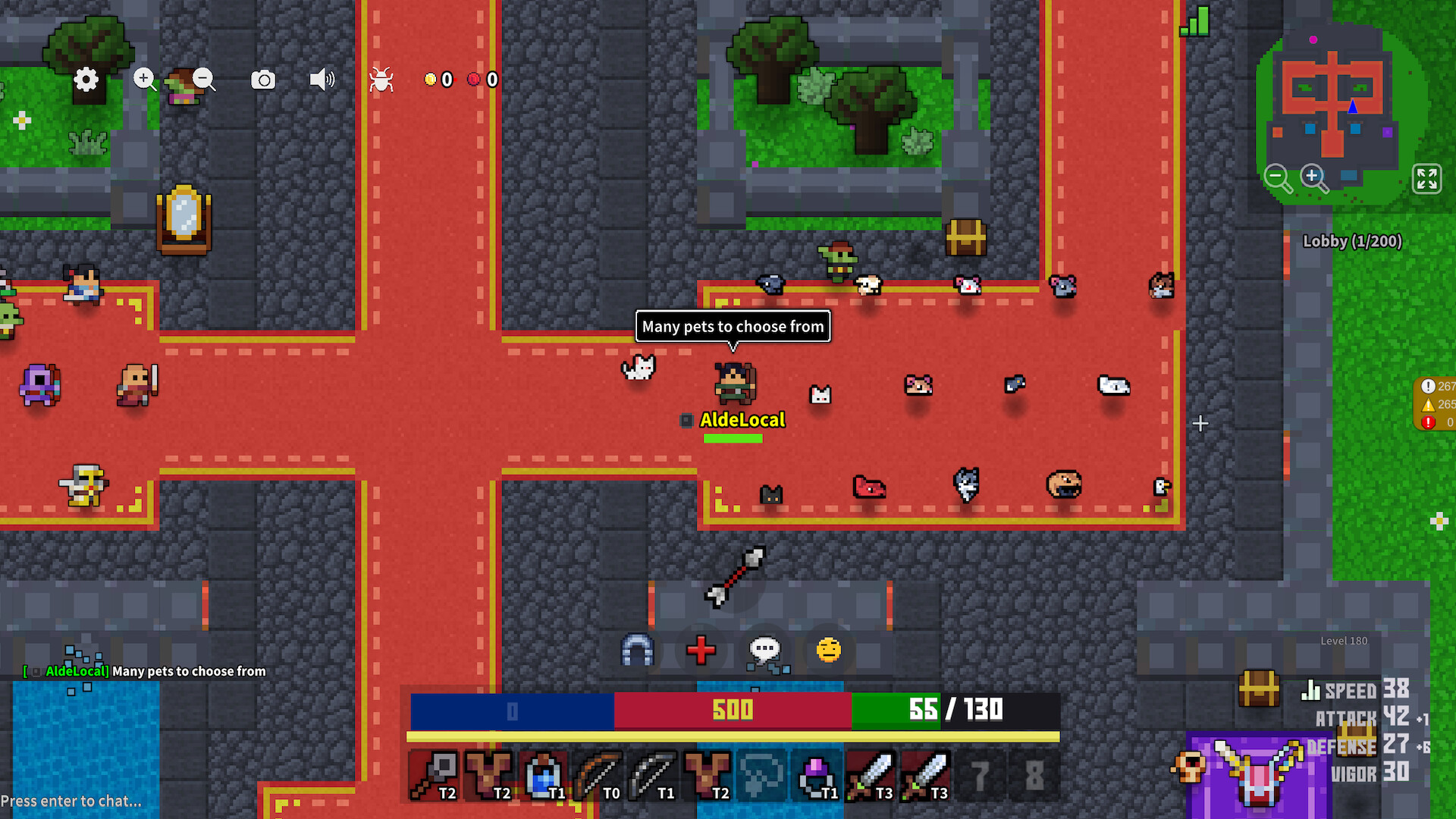Mute the game sound
This screenshot has width=1456, height=819.
[322, 79]
